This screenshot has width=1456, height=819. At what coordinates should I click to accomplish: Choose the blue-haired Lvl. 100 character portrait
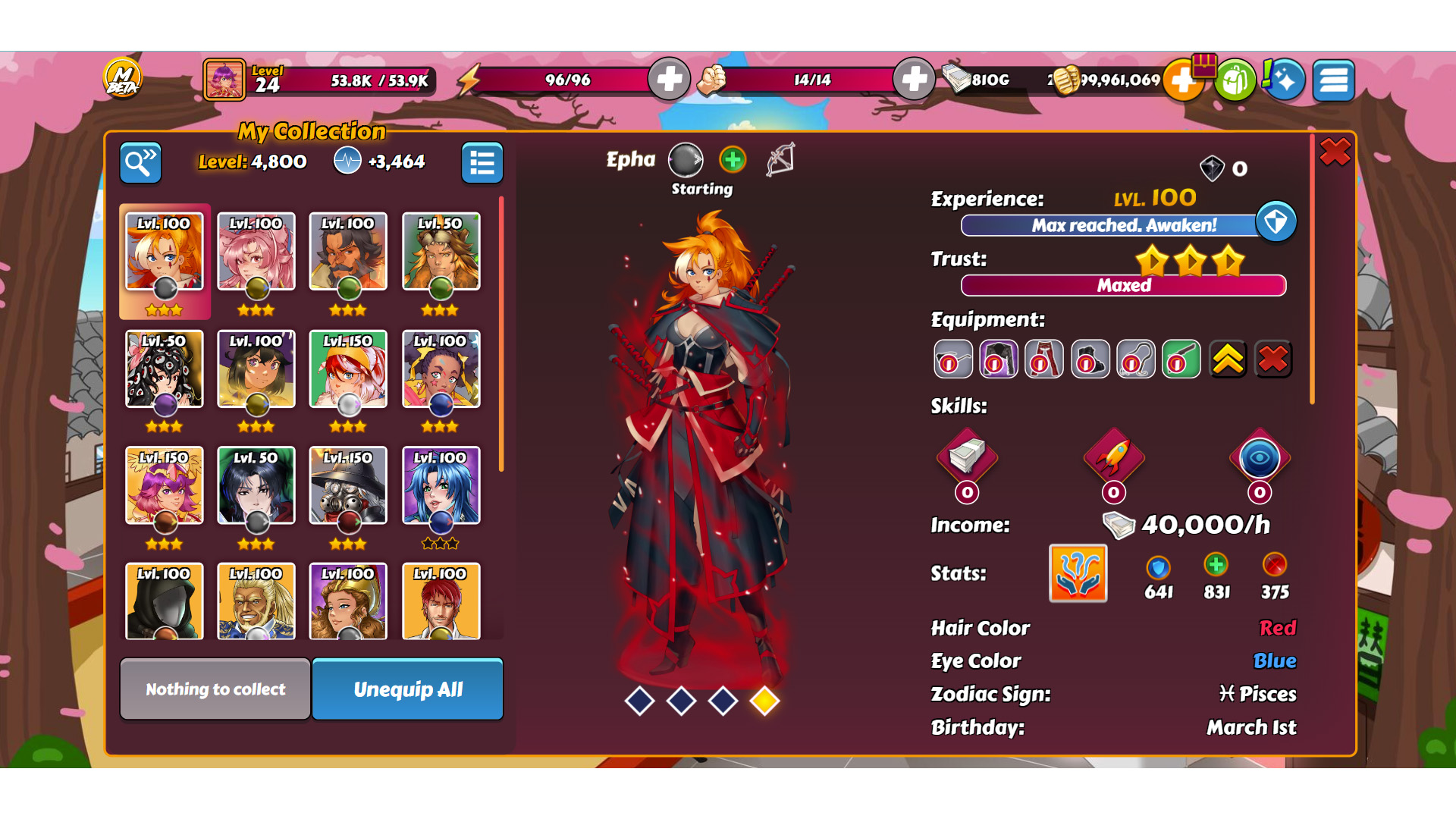(441, 486)
